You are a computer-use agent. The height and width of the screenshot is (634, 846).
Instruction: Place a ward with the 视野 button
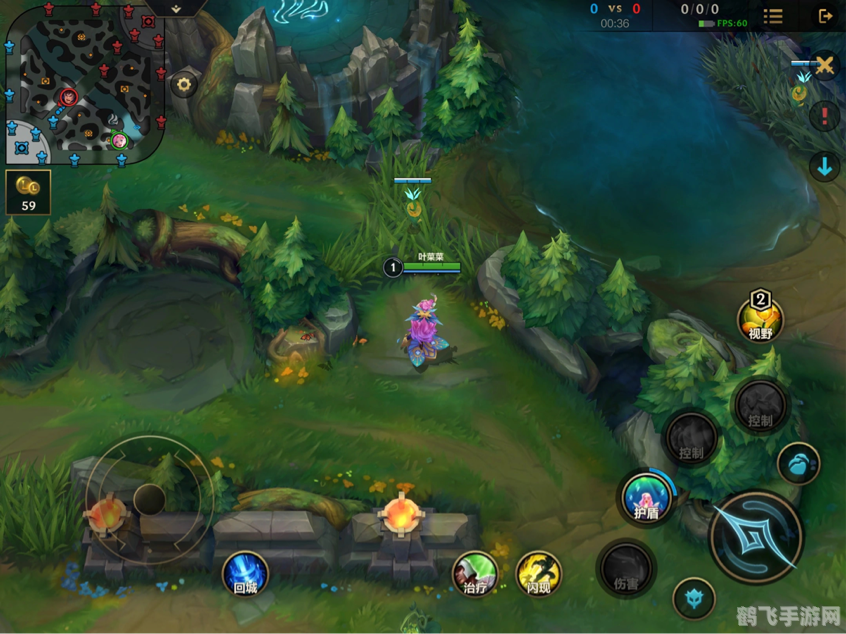(x=760, y=318)
